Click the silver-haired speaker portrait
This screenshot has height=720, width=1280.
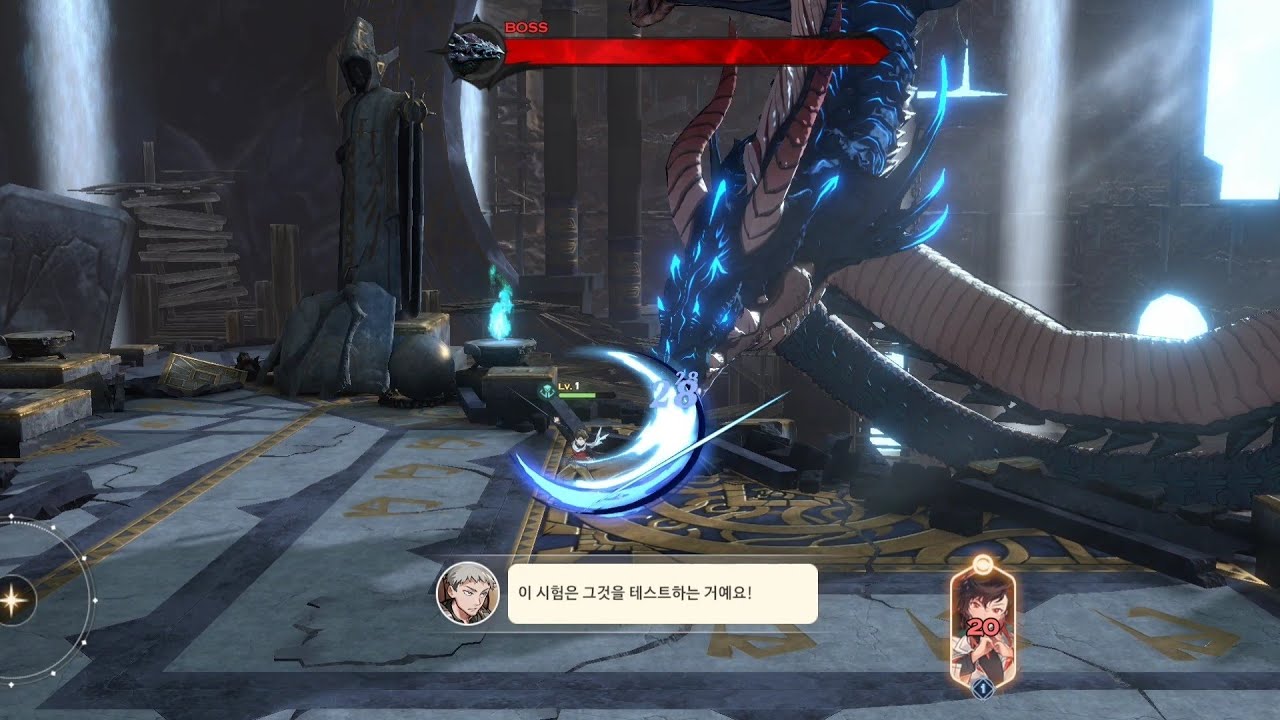coord(467,594)
